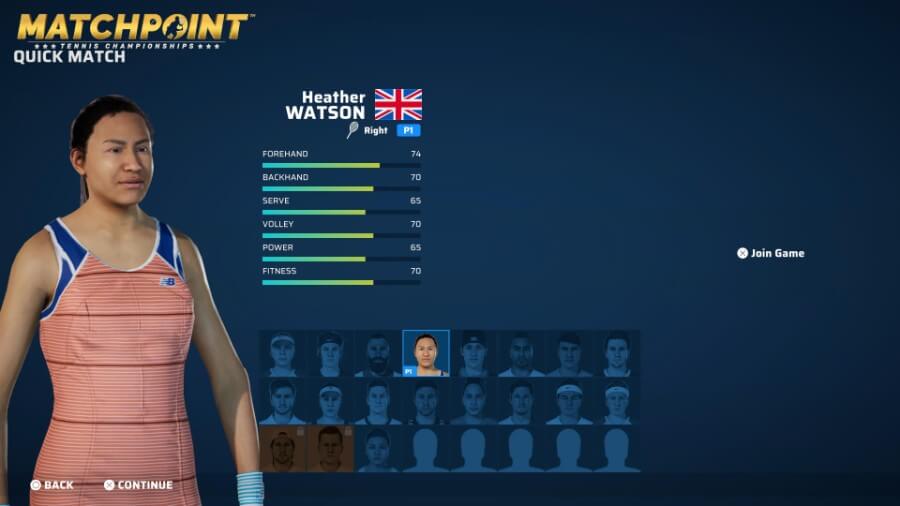Go back using the Back button
Viewport: 900px width, 506px height.
pyautogui.click(x=52, y=485)
